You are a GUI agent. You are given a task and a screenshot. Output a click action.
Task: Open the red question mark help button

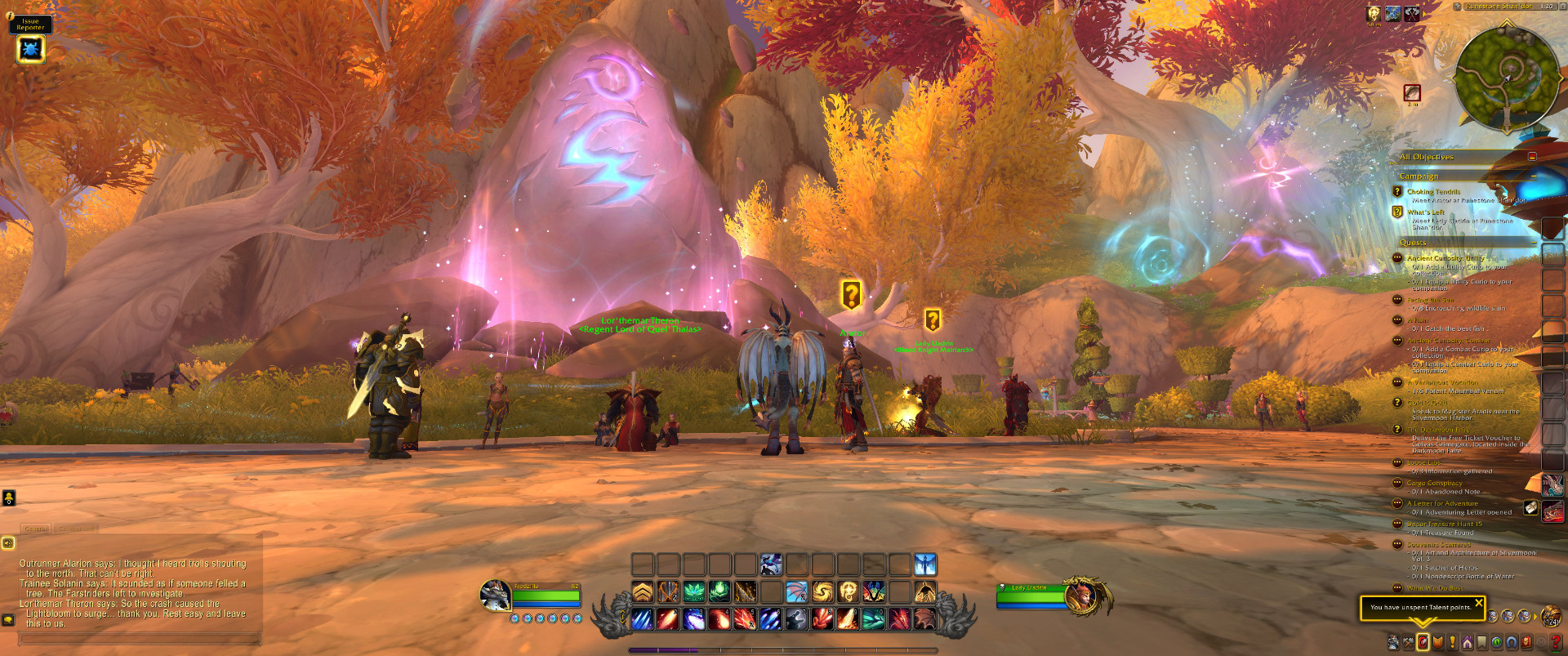[1557, 643]
